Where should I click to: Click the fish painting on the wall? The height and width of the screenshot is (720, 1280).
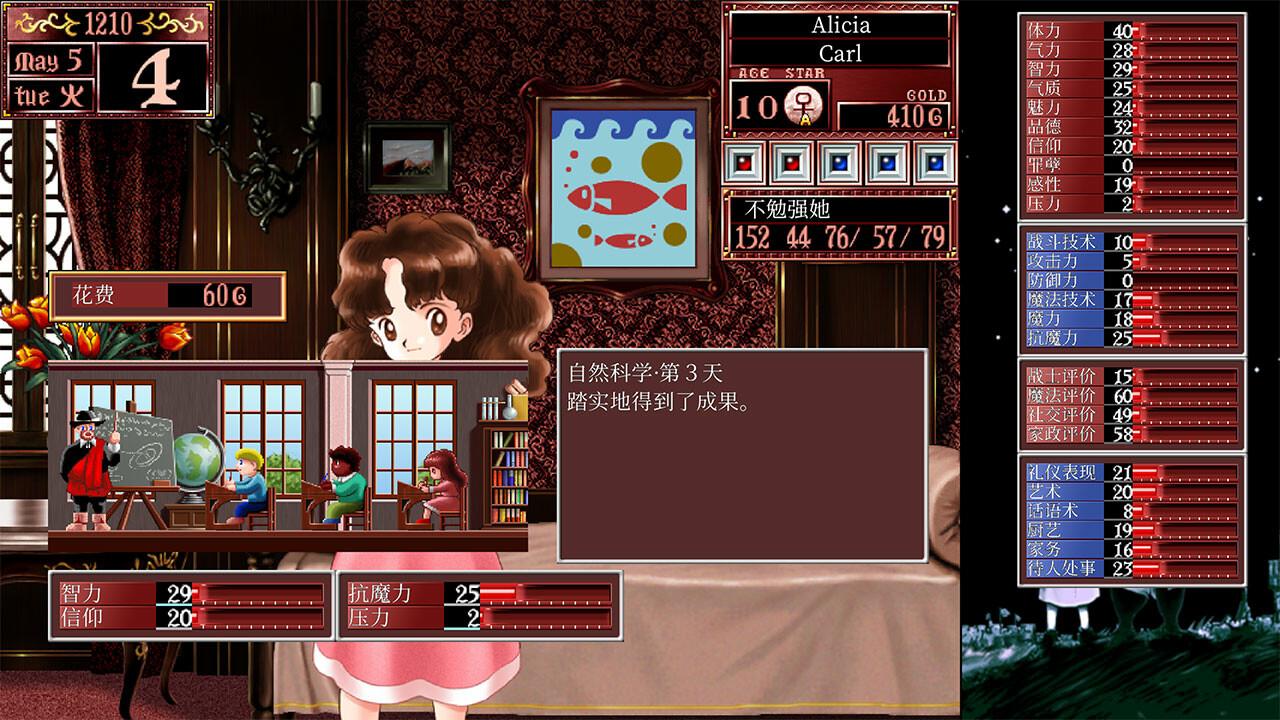click(x=622, y=185)
